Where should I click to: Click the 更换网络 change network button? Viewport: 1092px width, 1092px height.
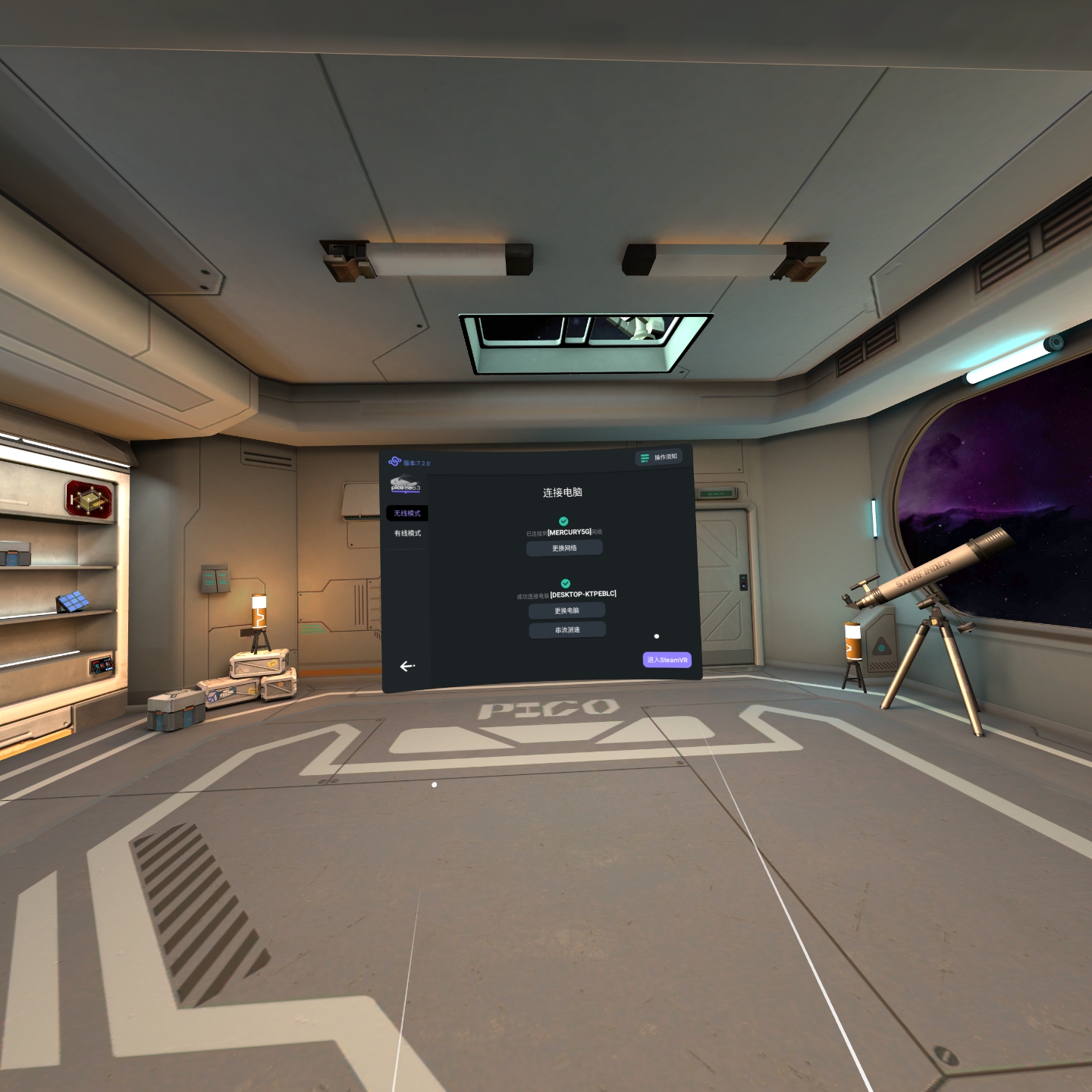coord(564,548)
